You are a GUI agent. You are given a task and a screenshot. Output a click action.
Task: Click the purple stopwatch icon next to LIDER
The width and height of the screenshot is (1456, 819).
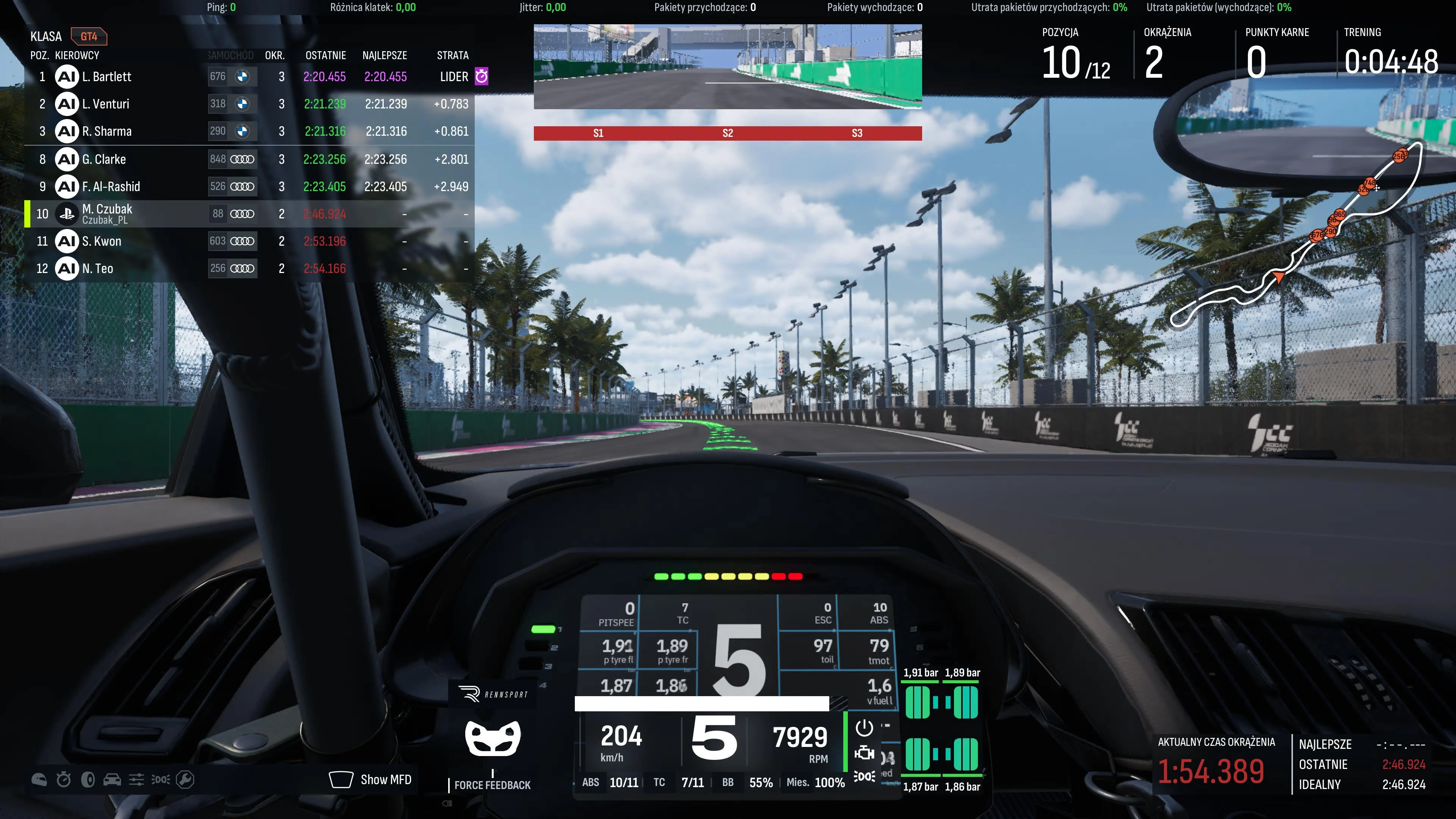(x=481, y=77)
